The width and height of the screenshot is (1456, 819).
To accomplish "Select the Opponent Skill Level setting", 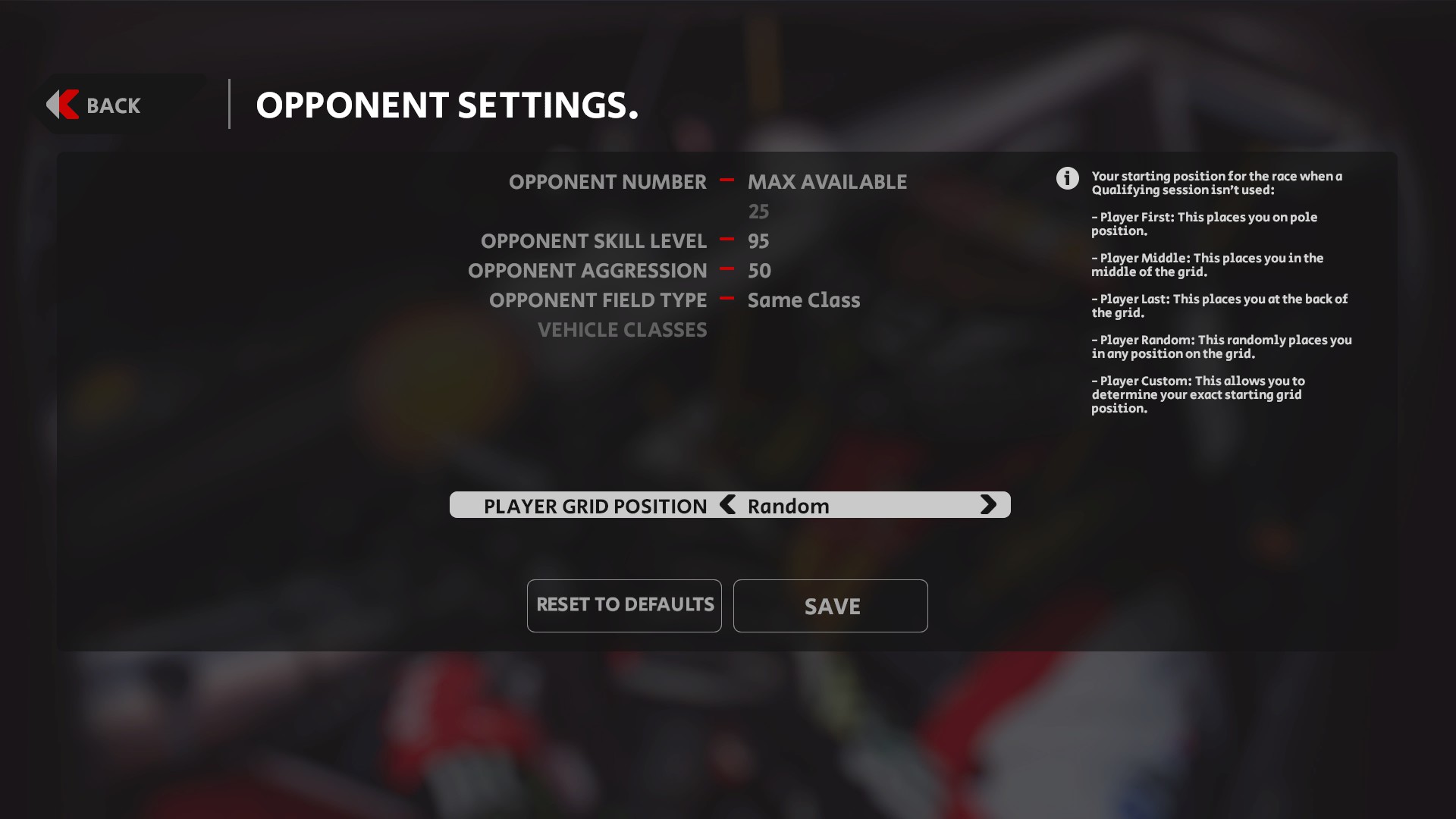I will click(594, 241).
